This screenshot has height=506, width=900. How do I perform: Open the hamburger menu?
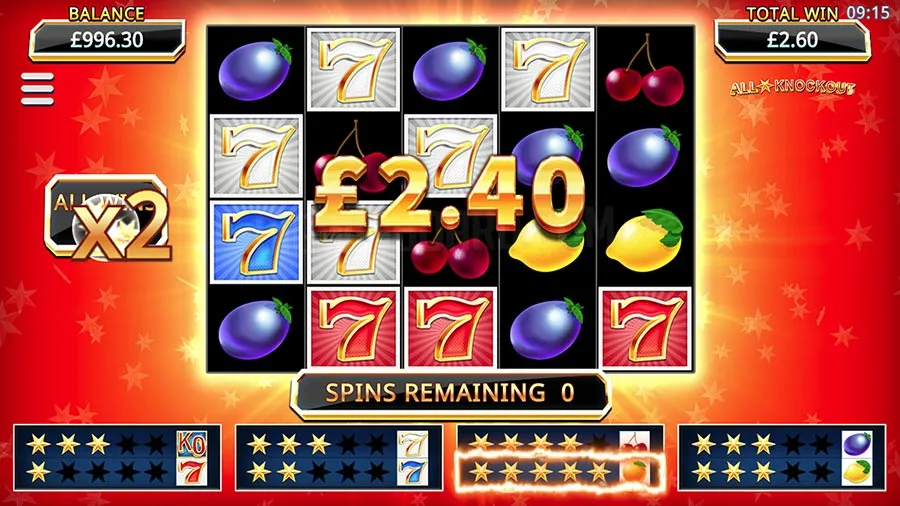pyautogui.click(x=37, y=88)
